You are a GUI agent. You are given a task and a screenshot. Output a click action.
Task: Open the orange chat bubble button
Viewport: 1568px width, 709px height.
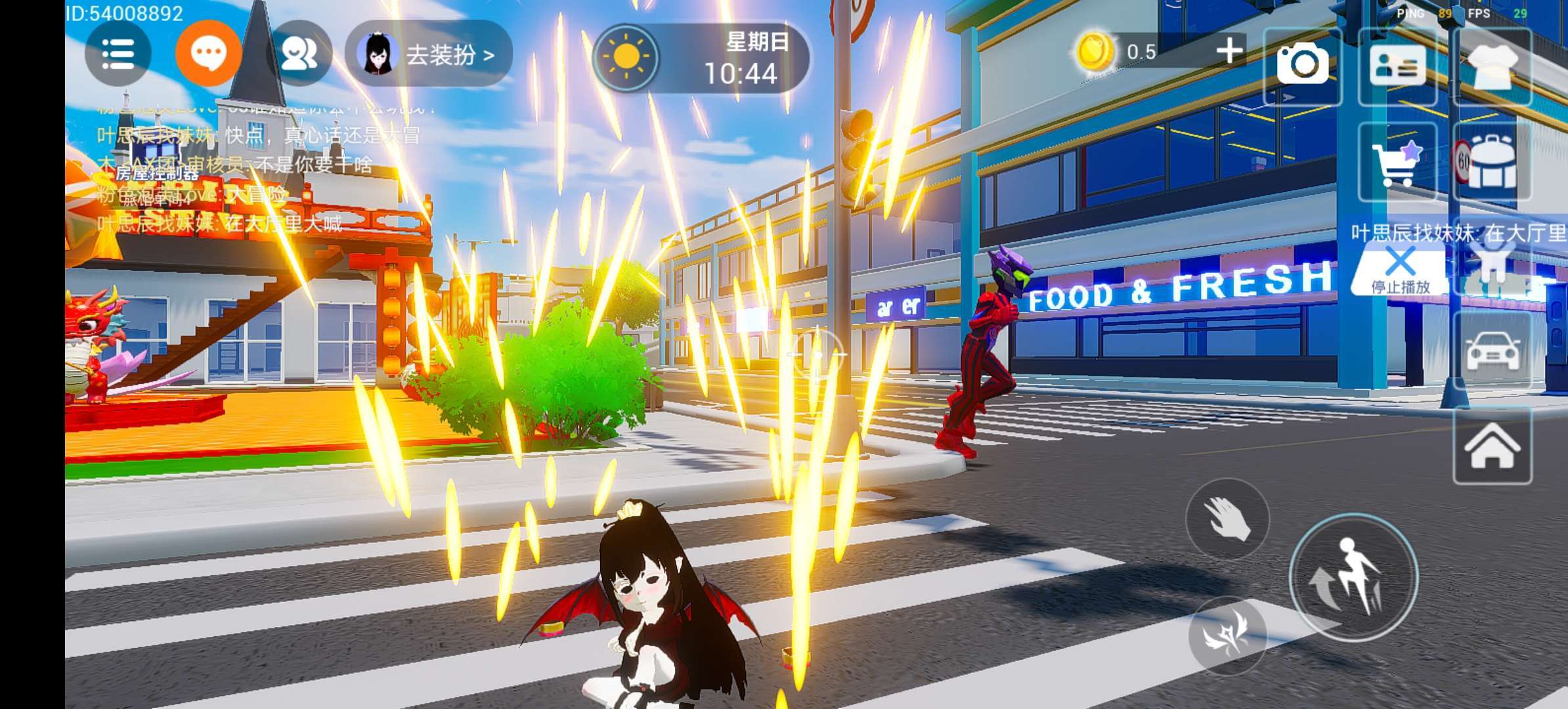point(208,54)
